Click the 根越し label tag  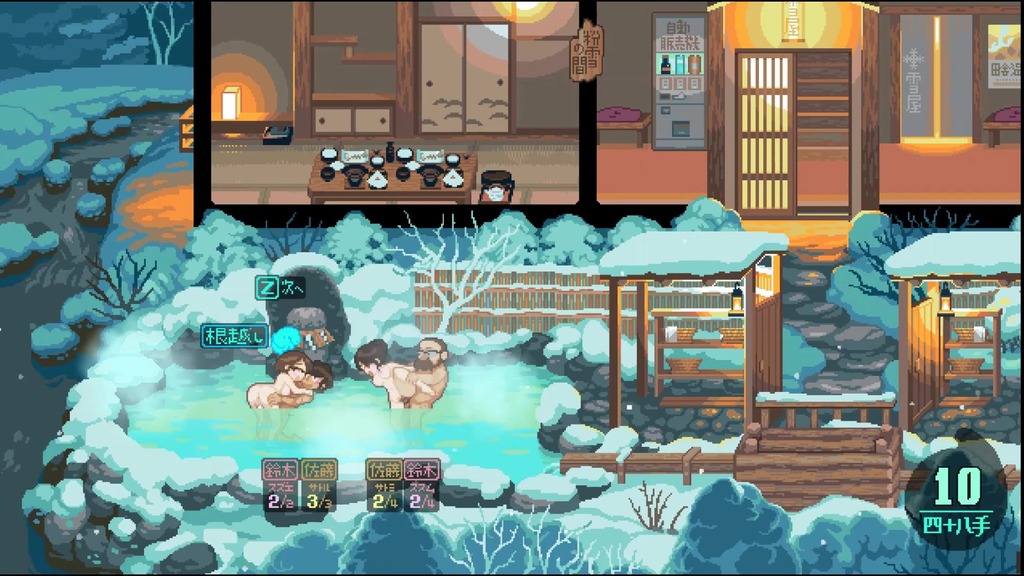234,336
